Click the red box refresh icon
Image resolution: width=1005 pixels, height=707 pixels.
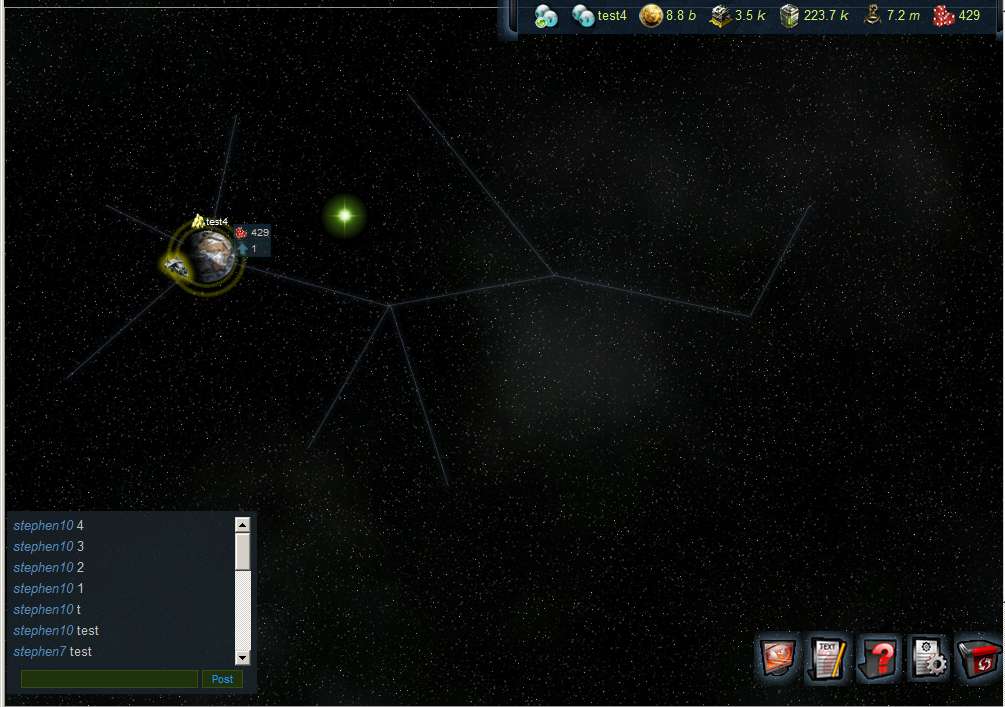pyautogui.click(x=977, y=660)
